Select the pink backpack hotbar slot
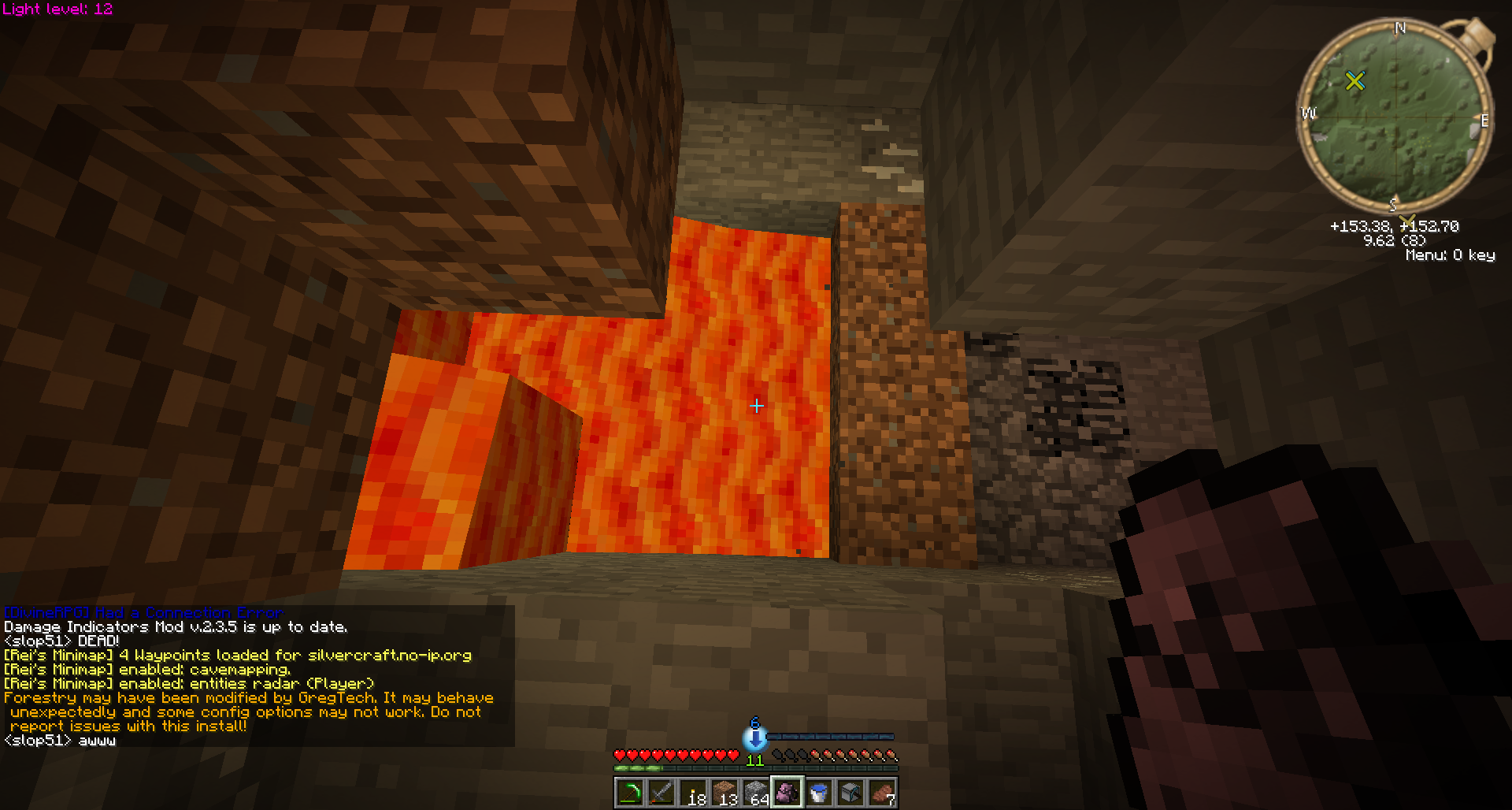The width and height of the screenshot is (1512, 810). (787, 793)
